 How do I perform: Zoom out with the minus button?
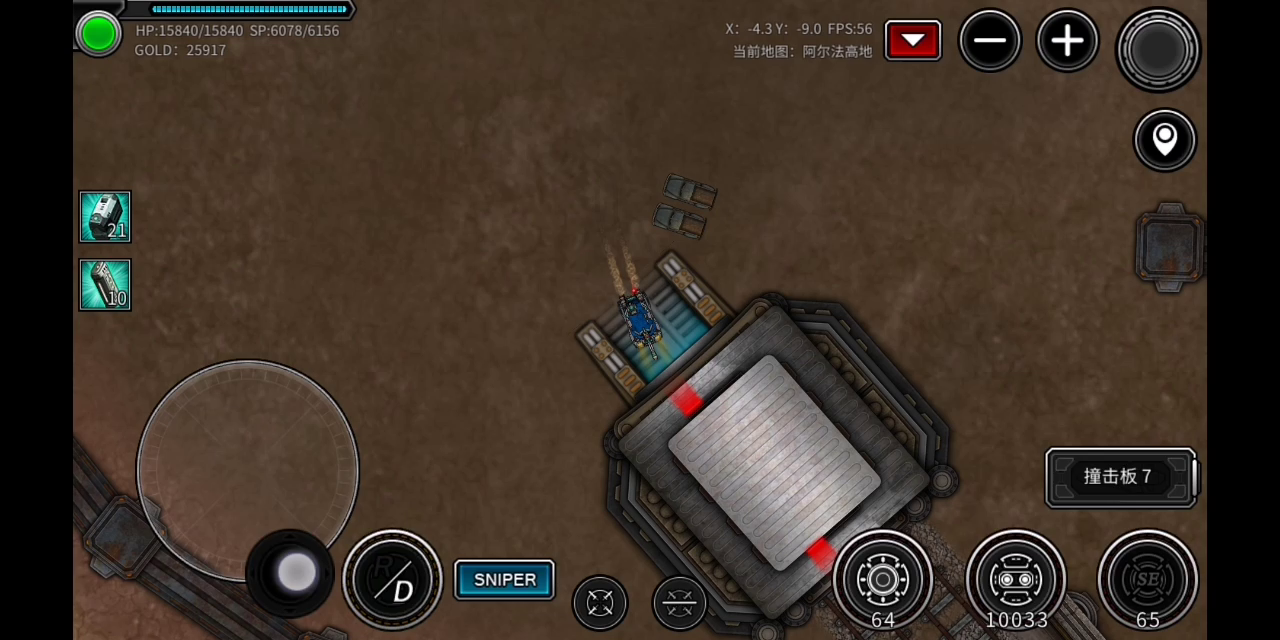990,41
